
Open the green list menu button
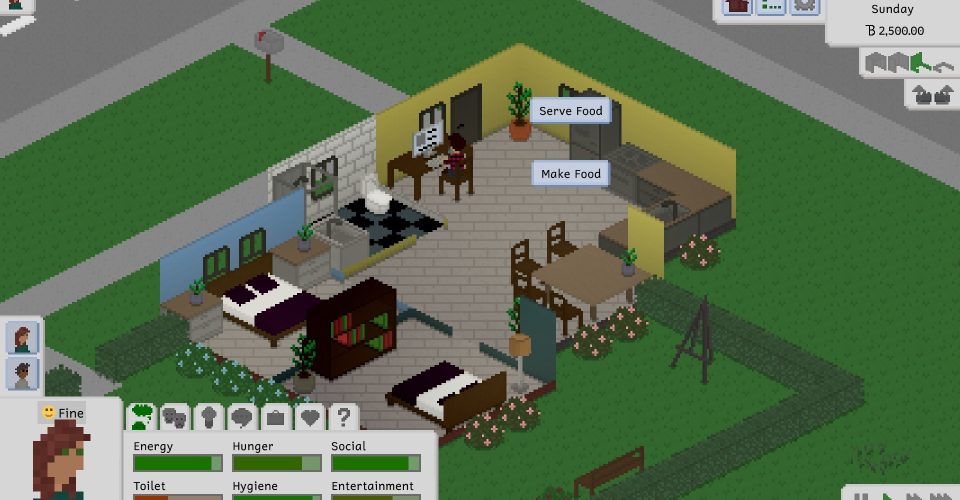(771, 6)
